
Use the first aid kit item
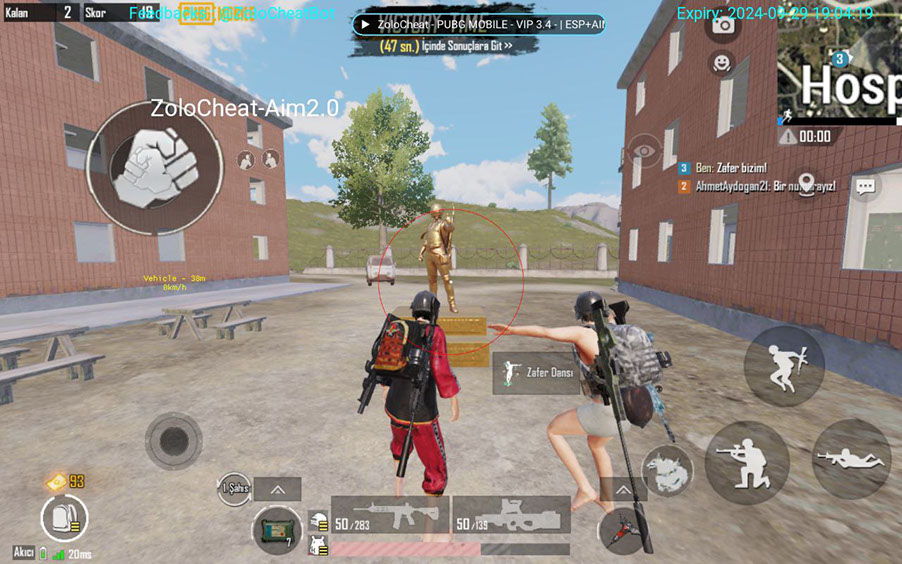(x=275, y=528)
